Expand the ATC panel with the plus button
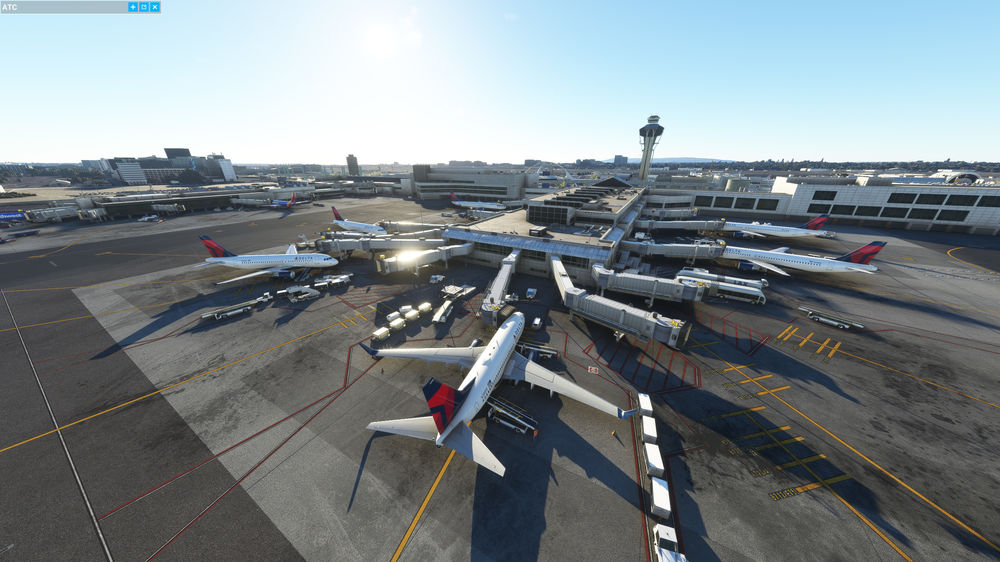1000x562 pixels. (133, 7)
